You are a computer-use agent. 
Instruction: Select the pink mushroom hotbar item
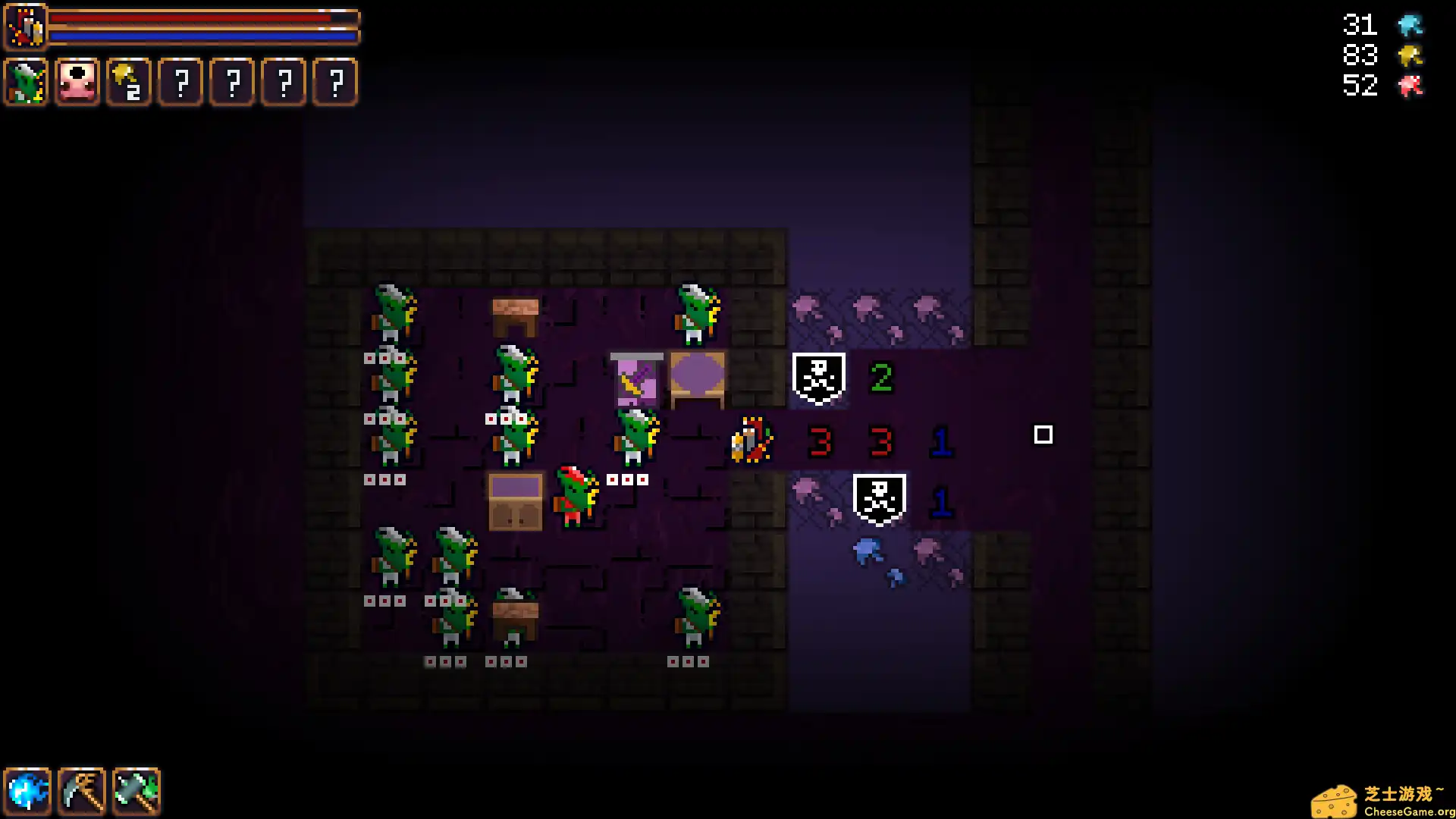(77, 81)
